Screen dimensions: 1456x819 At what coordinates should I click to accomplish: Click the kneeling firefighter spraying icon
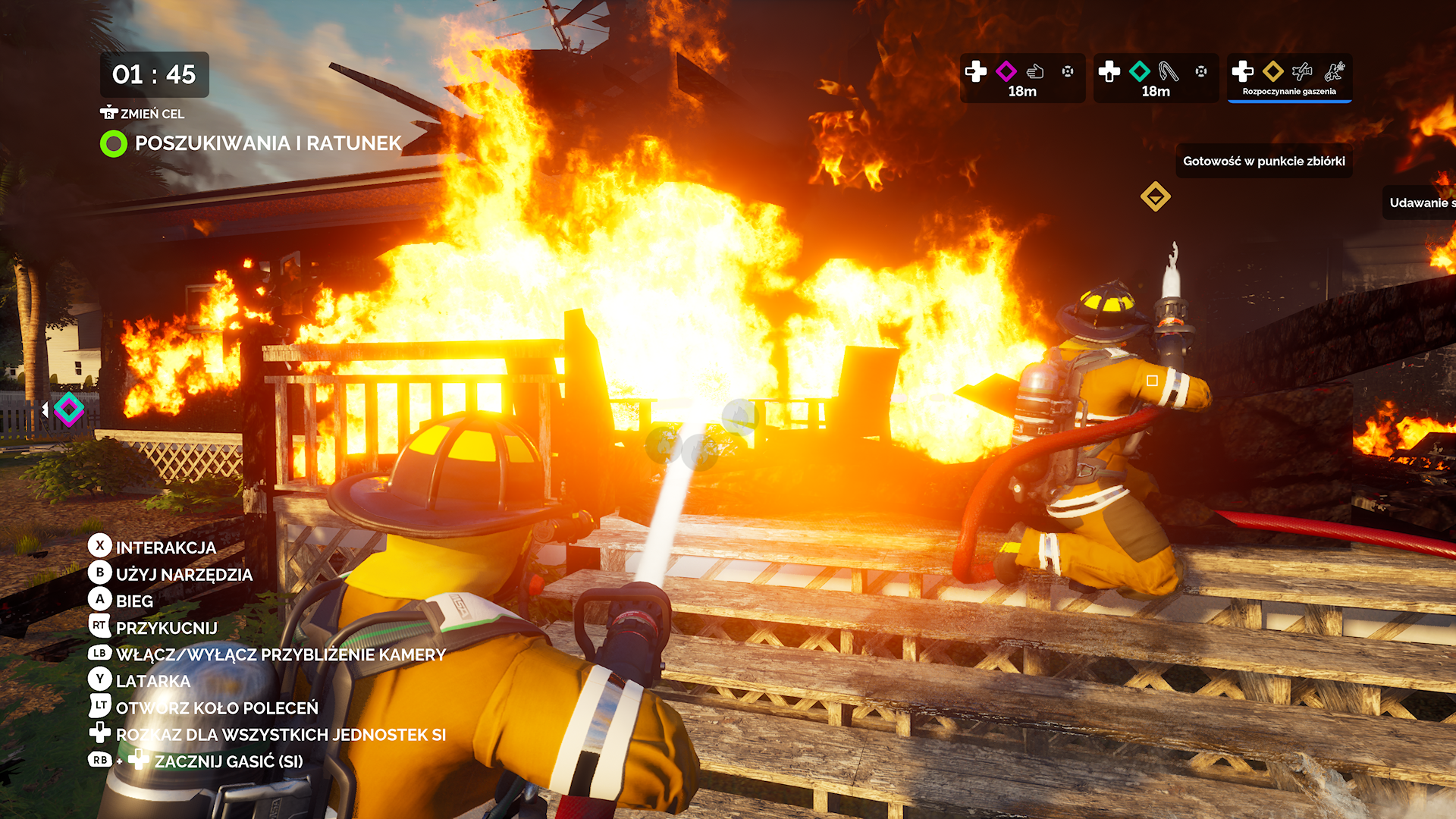(1335, 71)
